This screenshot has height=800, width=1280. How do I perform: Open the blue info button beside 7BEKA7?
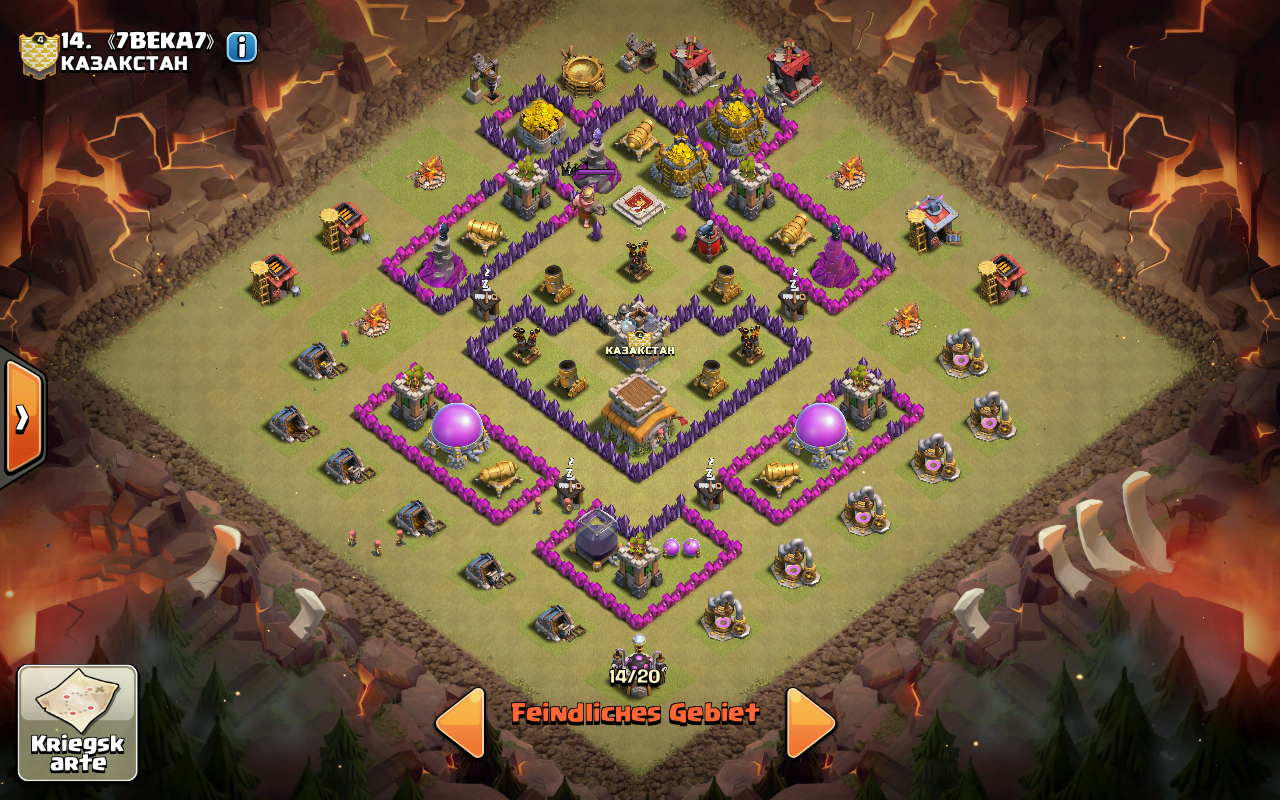pos(242,47)
